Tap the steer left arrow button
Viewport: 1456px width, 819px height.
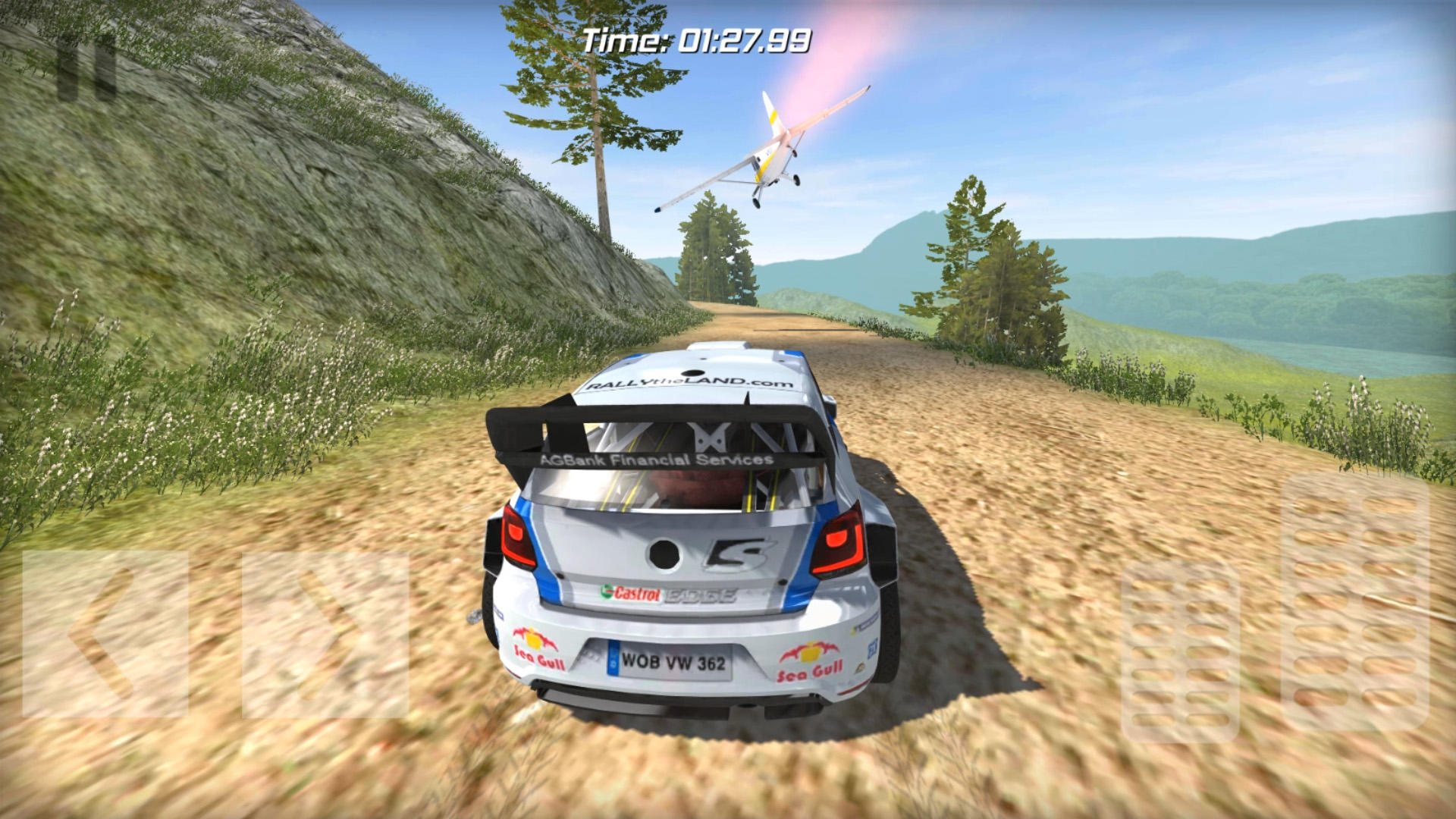click(x=105, y=634)
